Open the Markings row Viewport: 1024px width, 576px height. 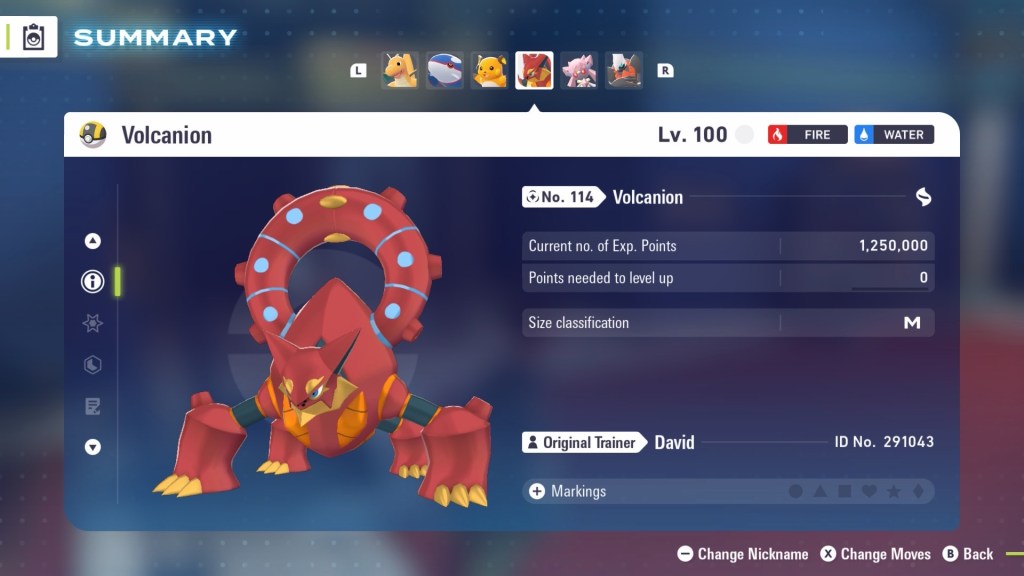(728, 491)
